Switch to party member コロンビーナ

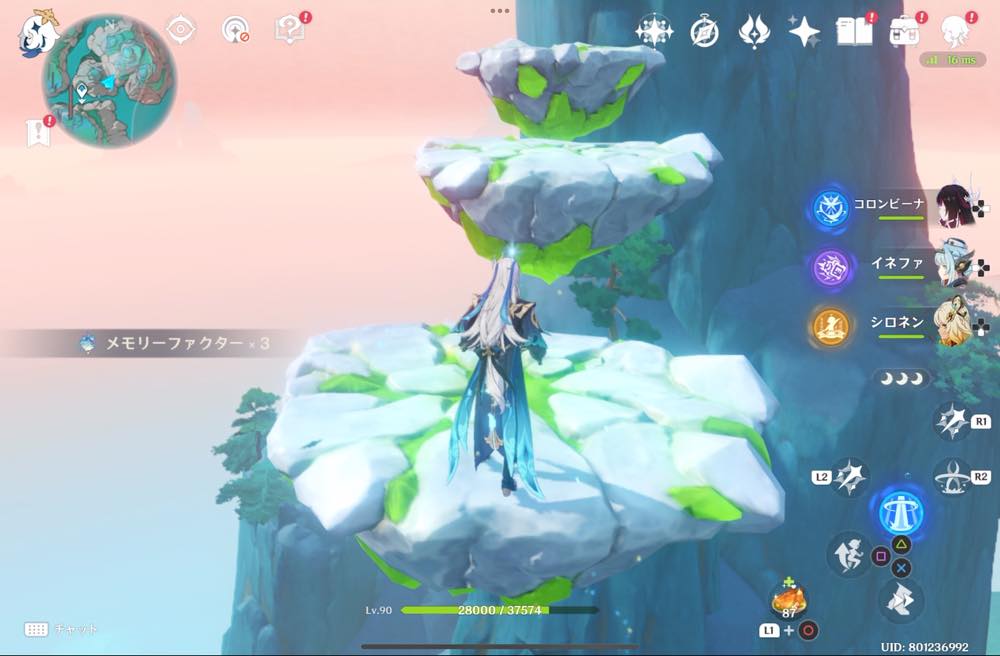coord(958,206)
